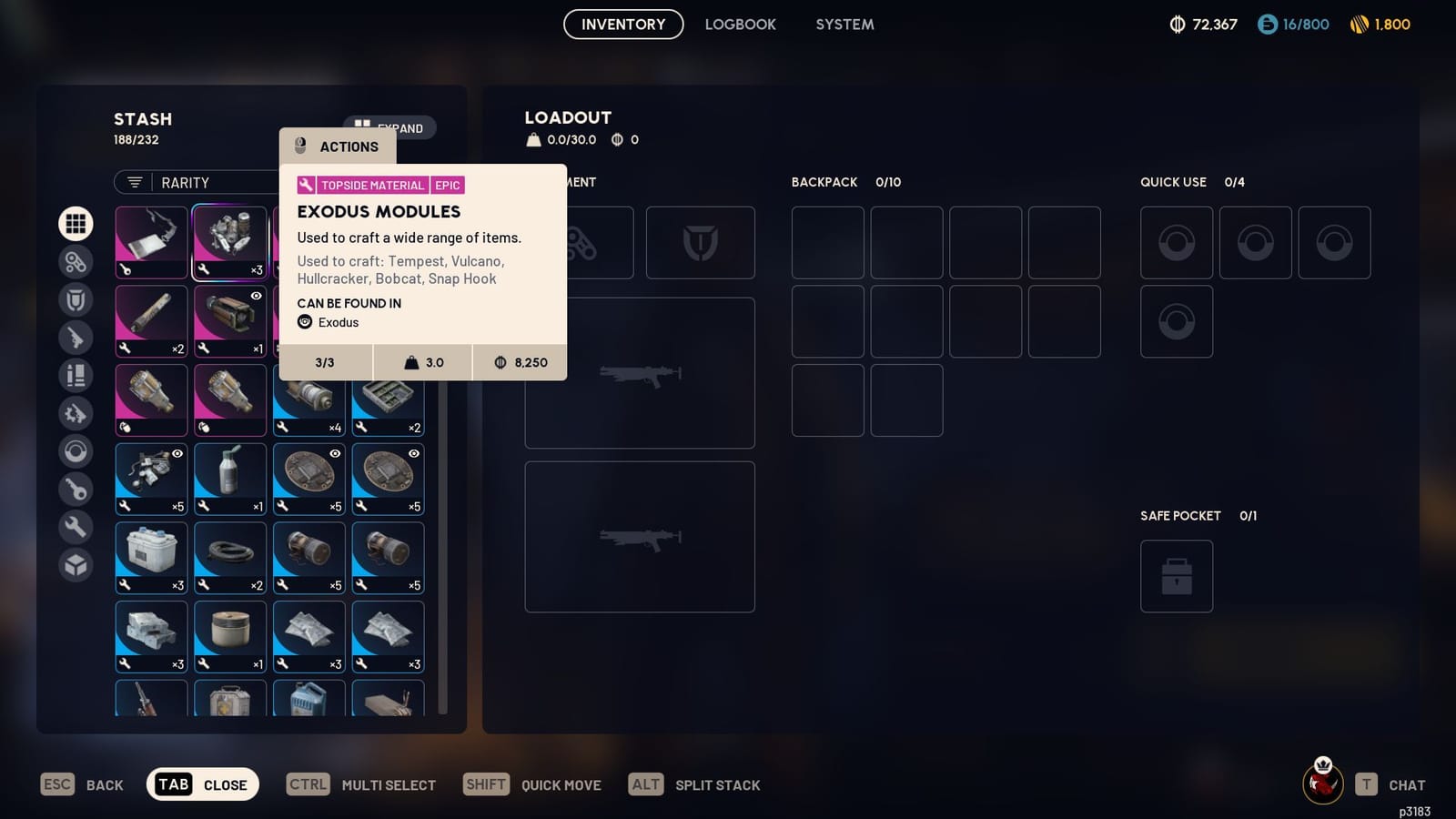
Task: Open the key items category filter
Action: tap(76, 489)
